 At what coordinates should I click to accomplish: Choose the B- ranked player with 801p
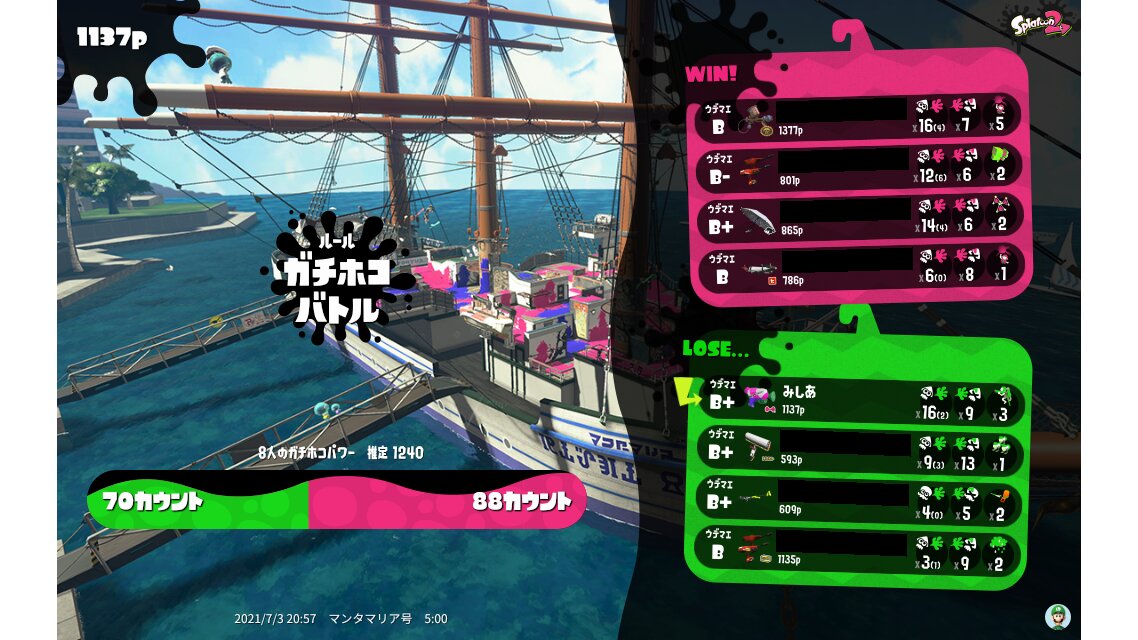click(859, 166)
